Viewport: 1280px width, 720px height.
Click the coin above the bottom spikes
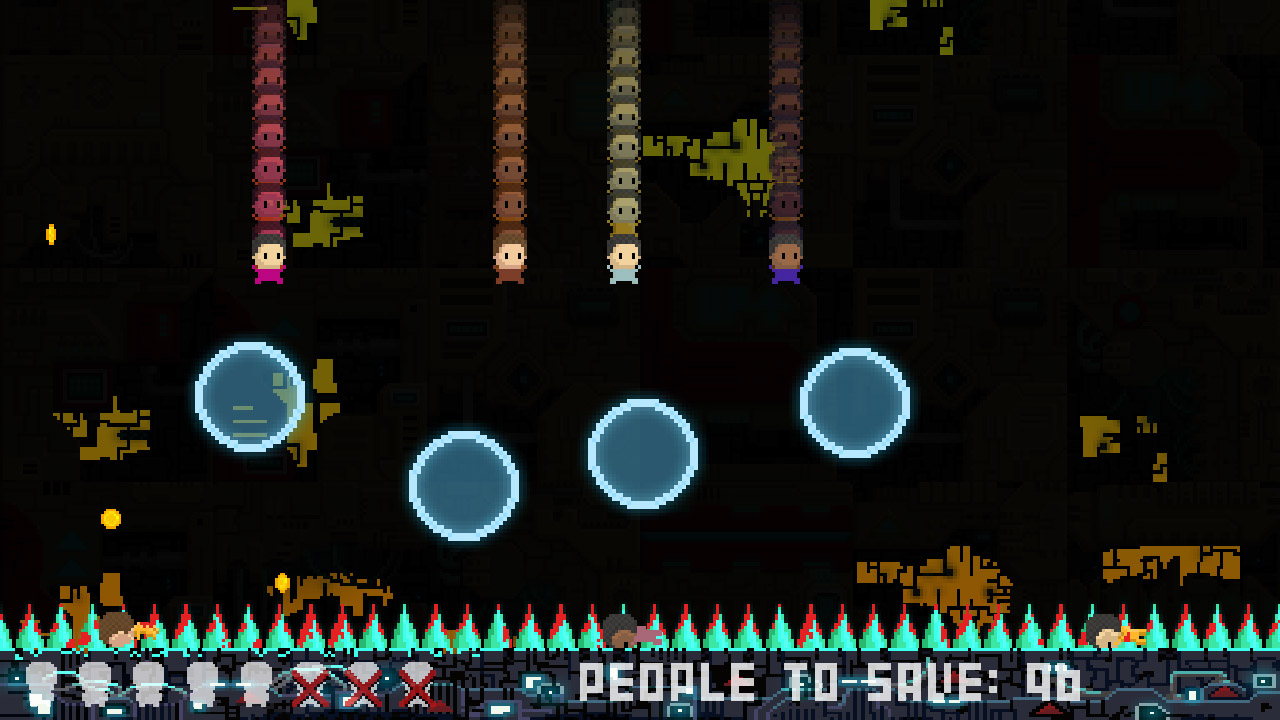(283, 582)
